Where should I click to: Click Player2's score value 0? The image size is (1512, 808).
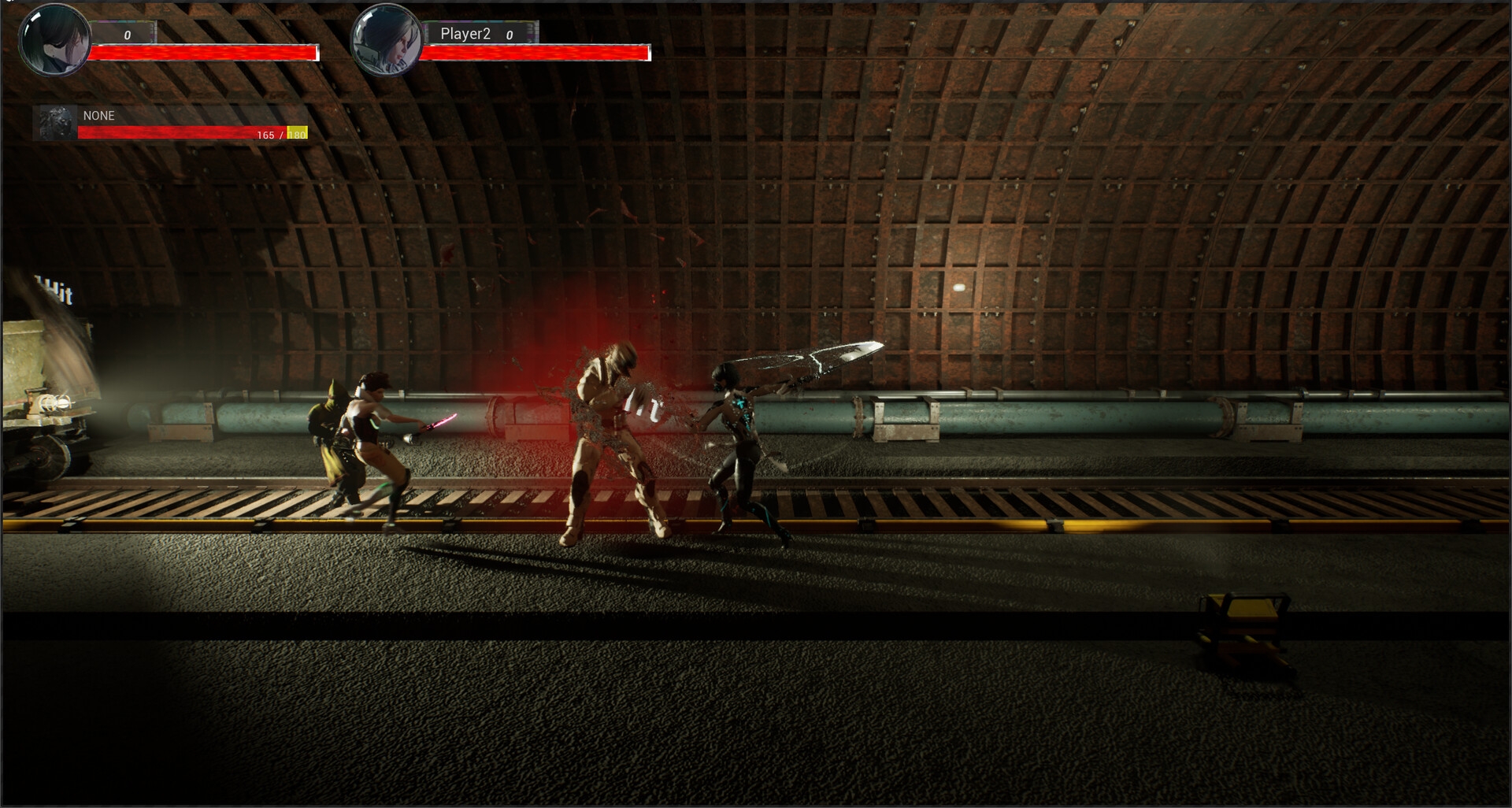(x=510, y=35)
